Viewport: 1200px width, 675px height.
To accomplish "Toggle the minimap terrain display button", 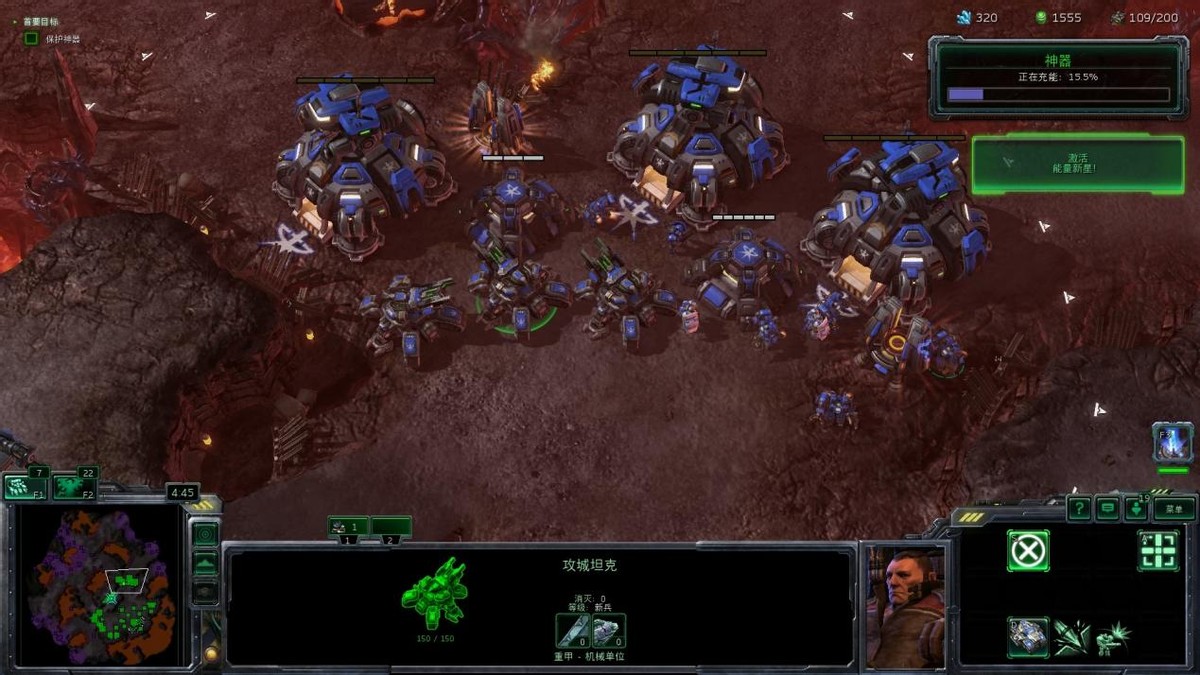I will click(x=205, y=563).
